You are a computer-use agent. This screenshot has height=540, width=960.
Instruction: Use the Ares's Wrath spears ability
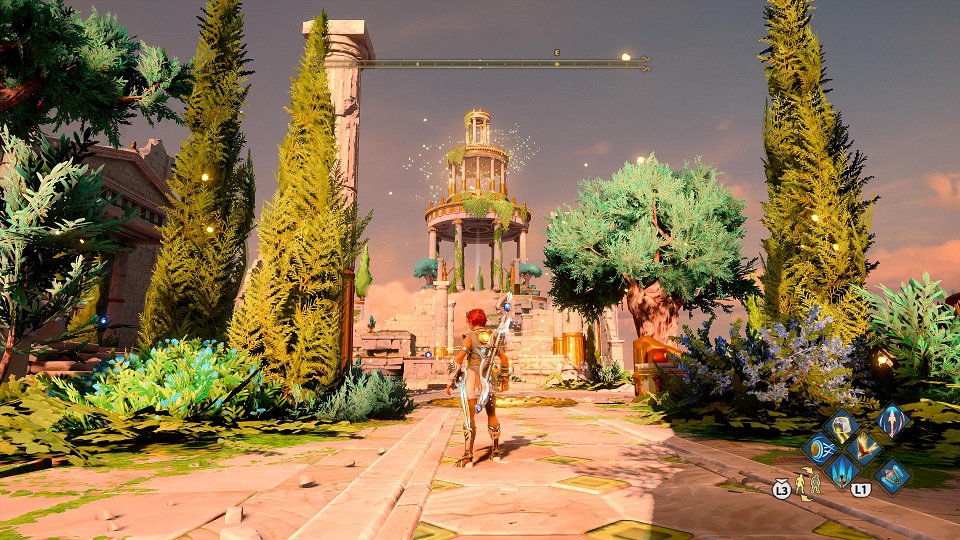tap(841, 471)
